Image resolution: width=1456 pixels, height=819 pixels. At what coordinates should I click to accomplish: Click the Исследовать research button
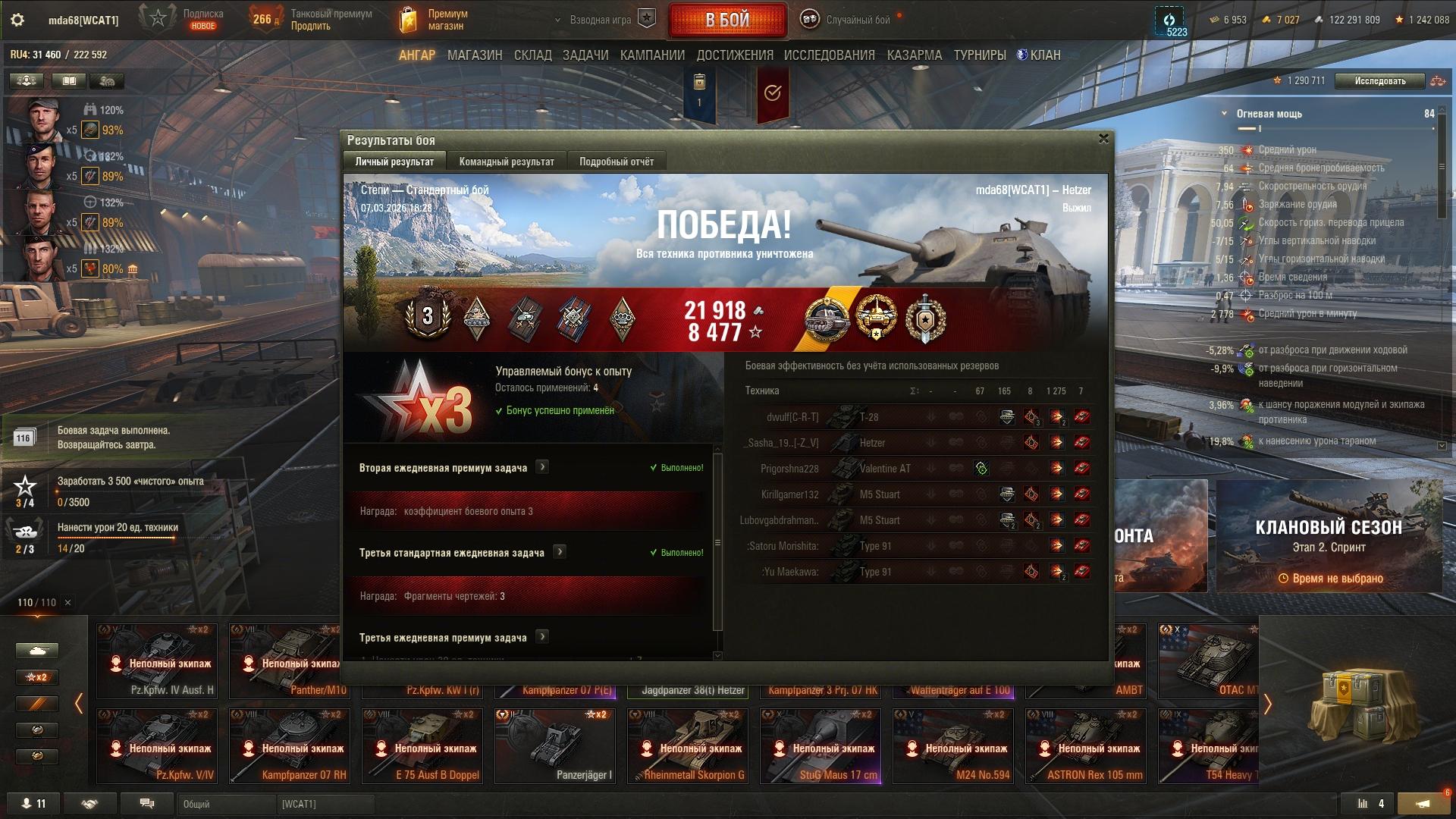pos(1379,81)
